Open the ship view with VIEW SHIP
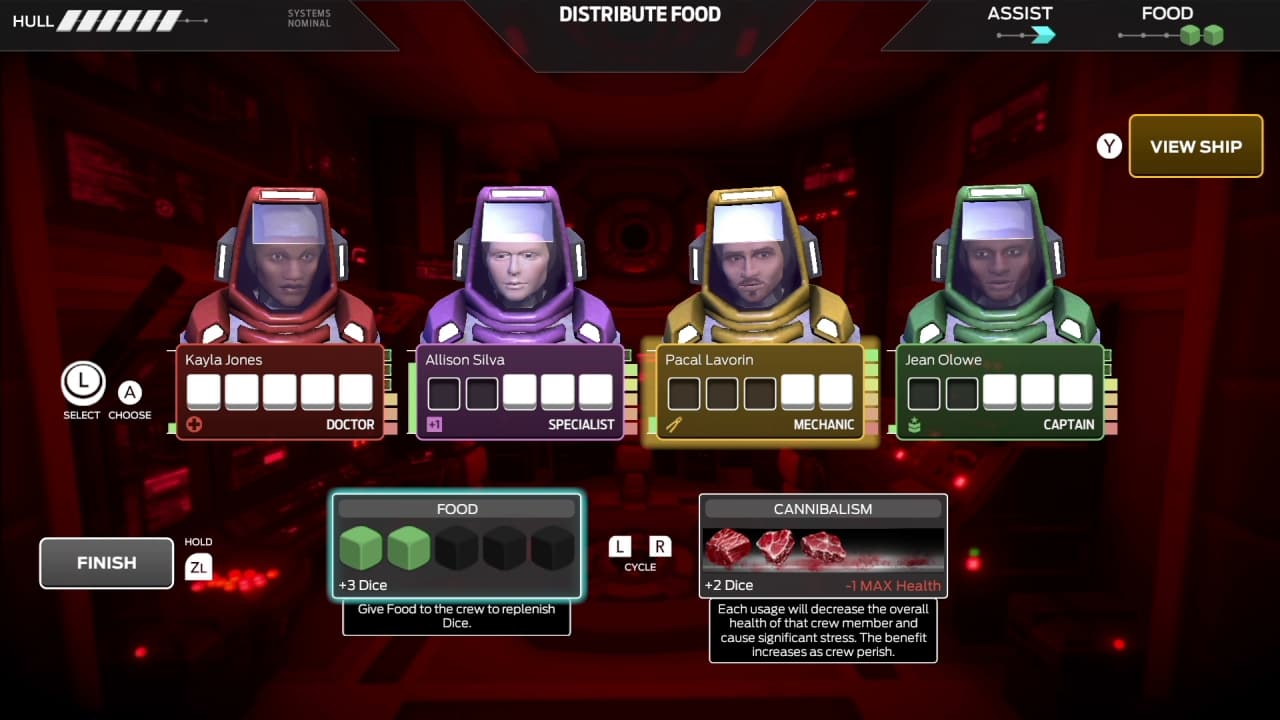The width and height of the screenshot is (1280, 720). click(1196, 146)
